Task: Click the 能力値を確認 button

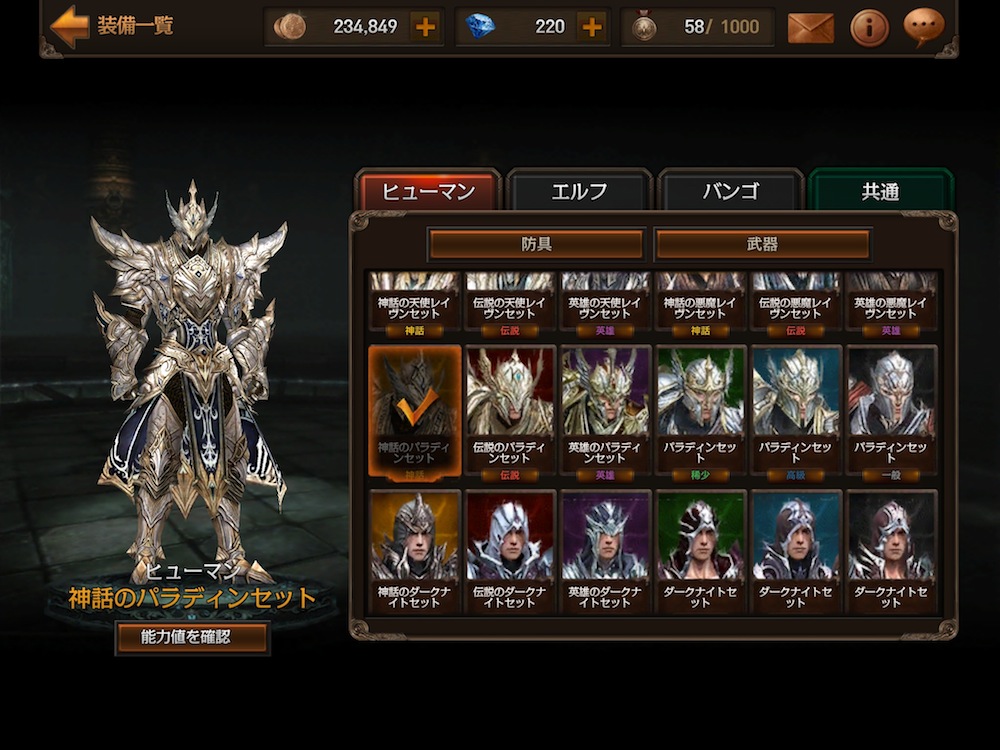Action: point(192,637)
